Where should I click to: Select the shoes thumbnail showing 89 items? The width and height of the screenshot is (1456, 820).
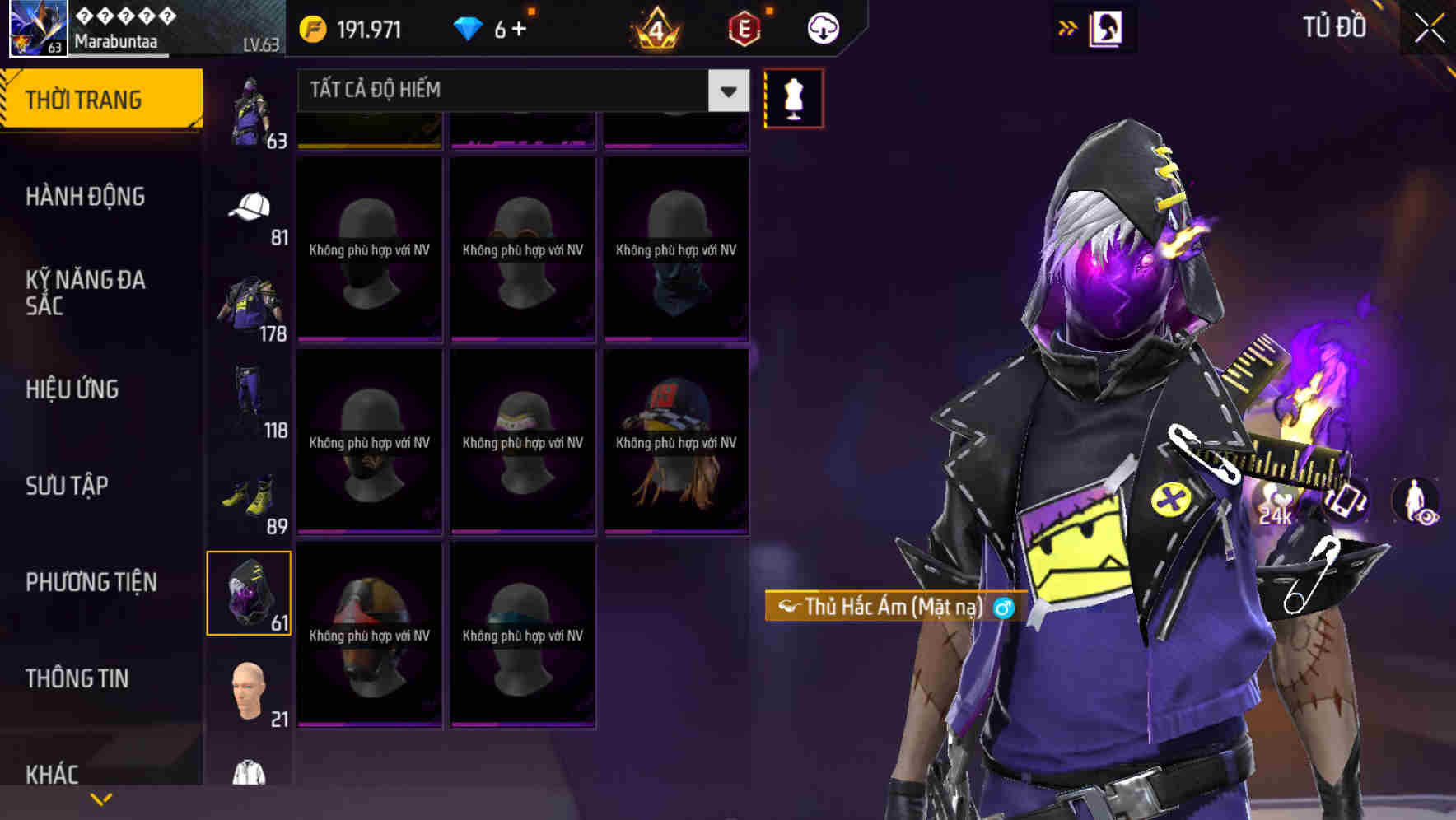click(x=247, y=494)
